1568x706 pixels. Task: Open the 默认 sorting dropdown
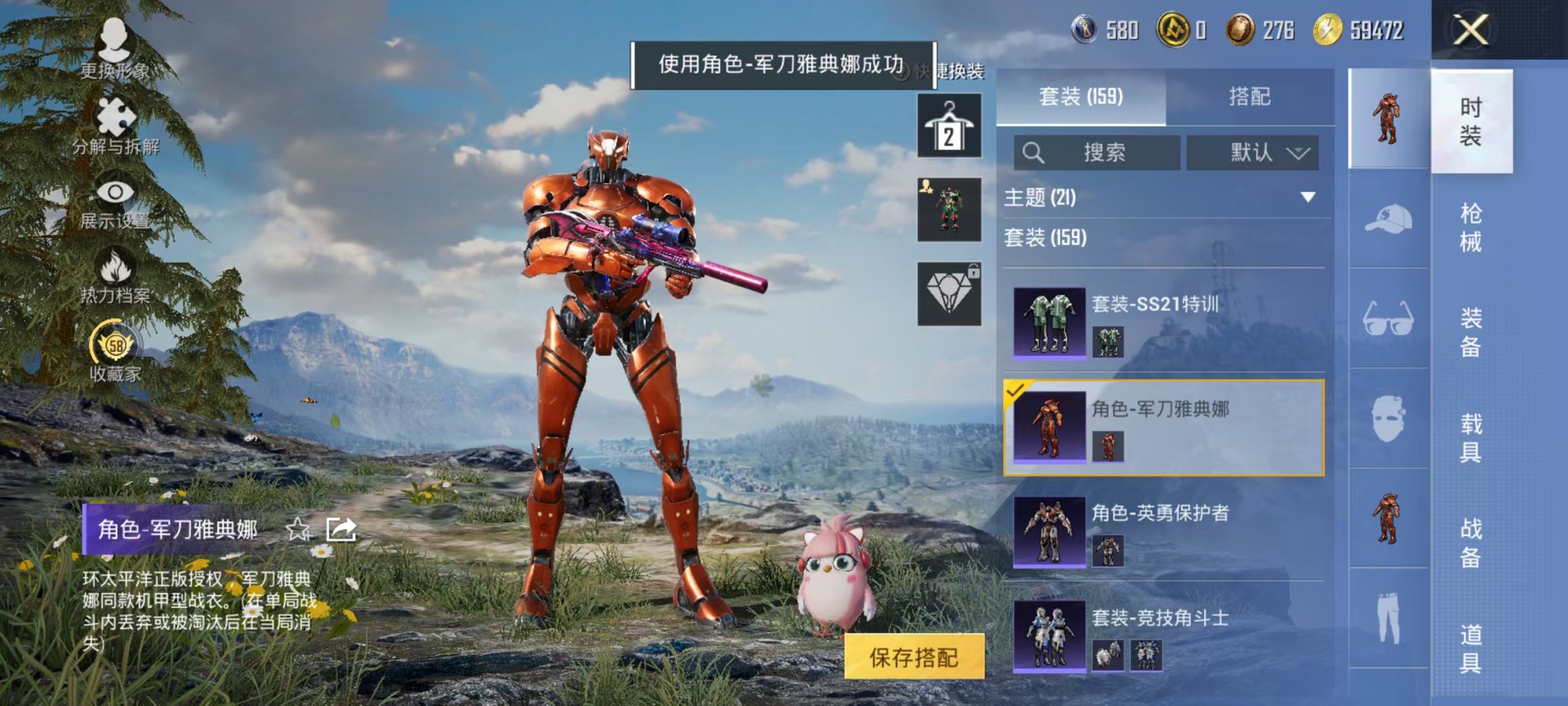pos(1253,152)
